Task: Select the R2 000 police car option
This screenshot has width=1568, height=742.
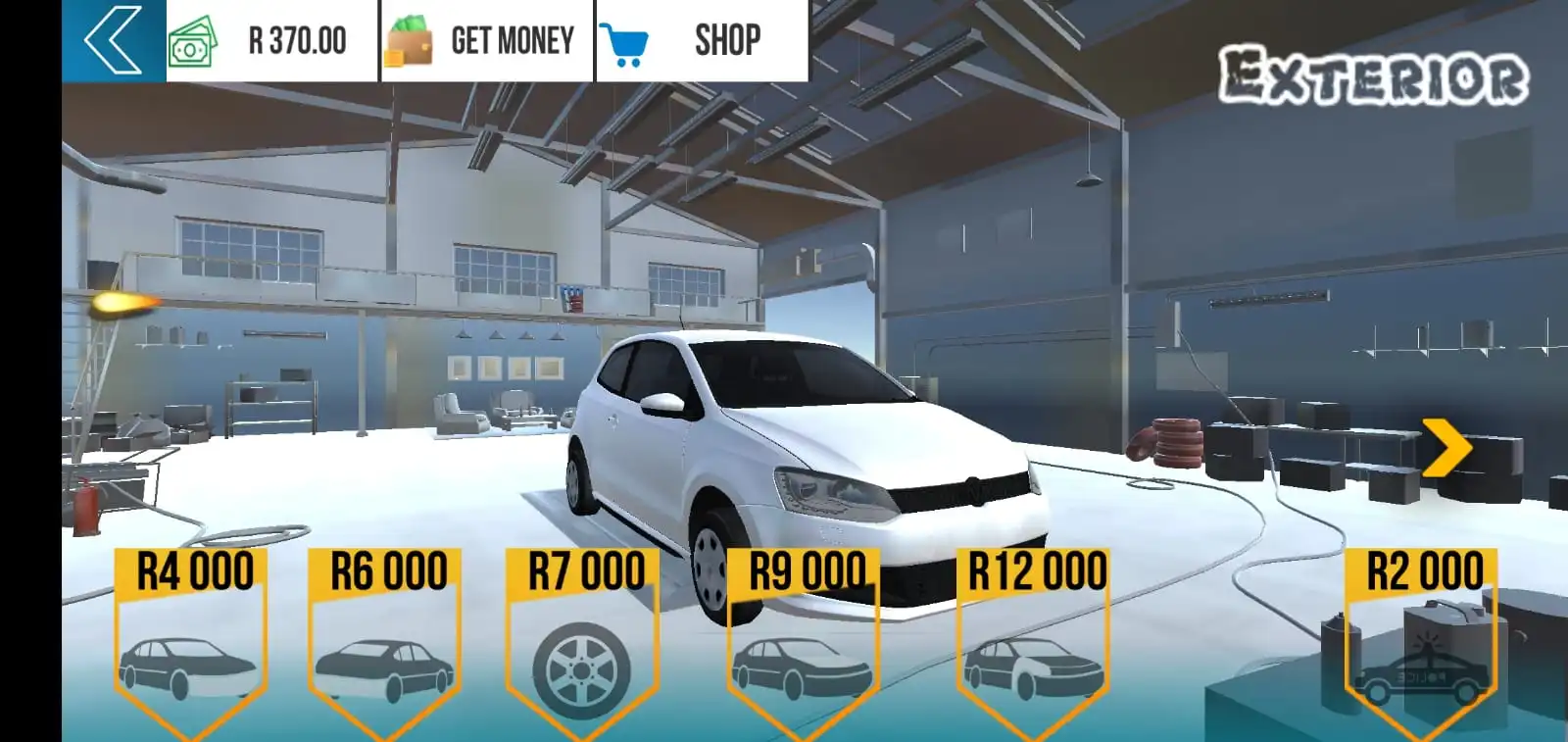Action: coord(1422,642)
